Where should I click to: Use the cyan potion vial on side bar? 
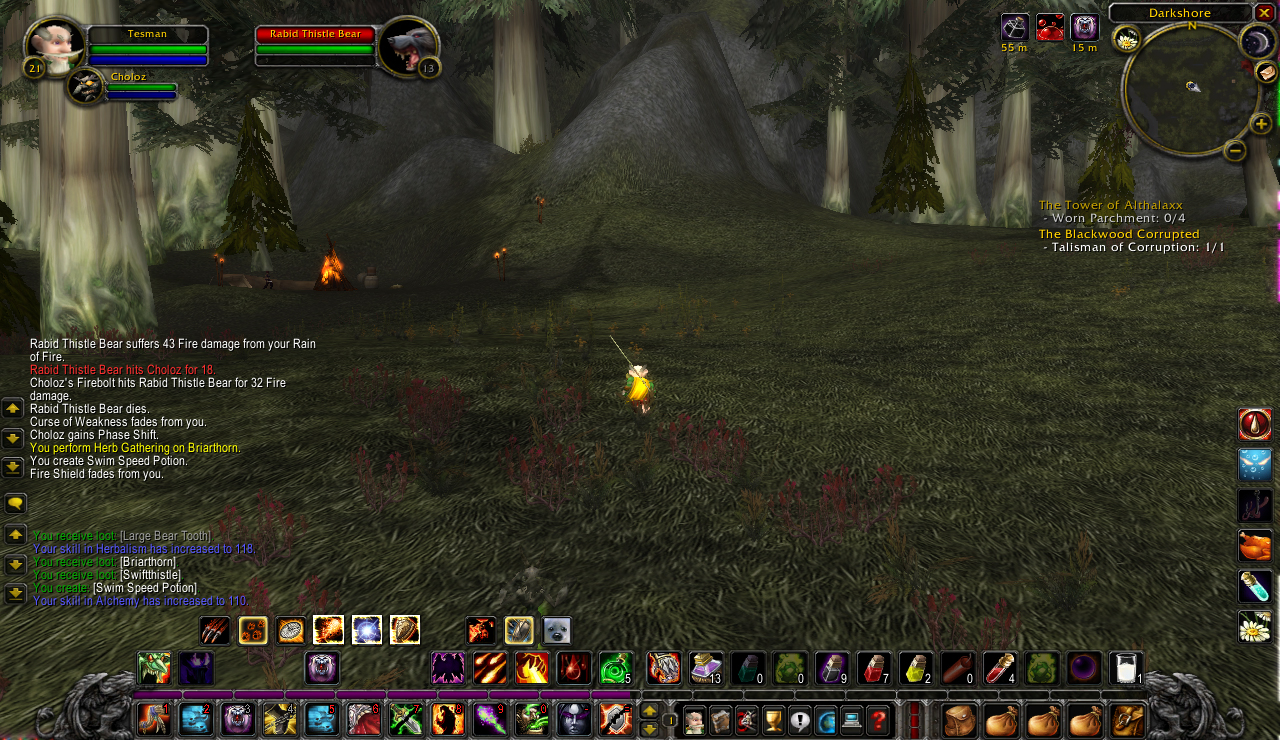tap(1255, 586)
